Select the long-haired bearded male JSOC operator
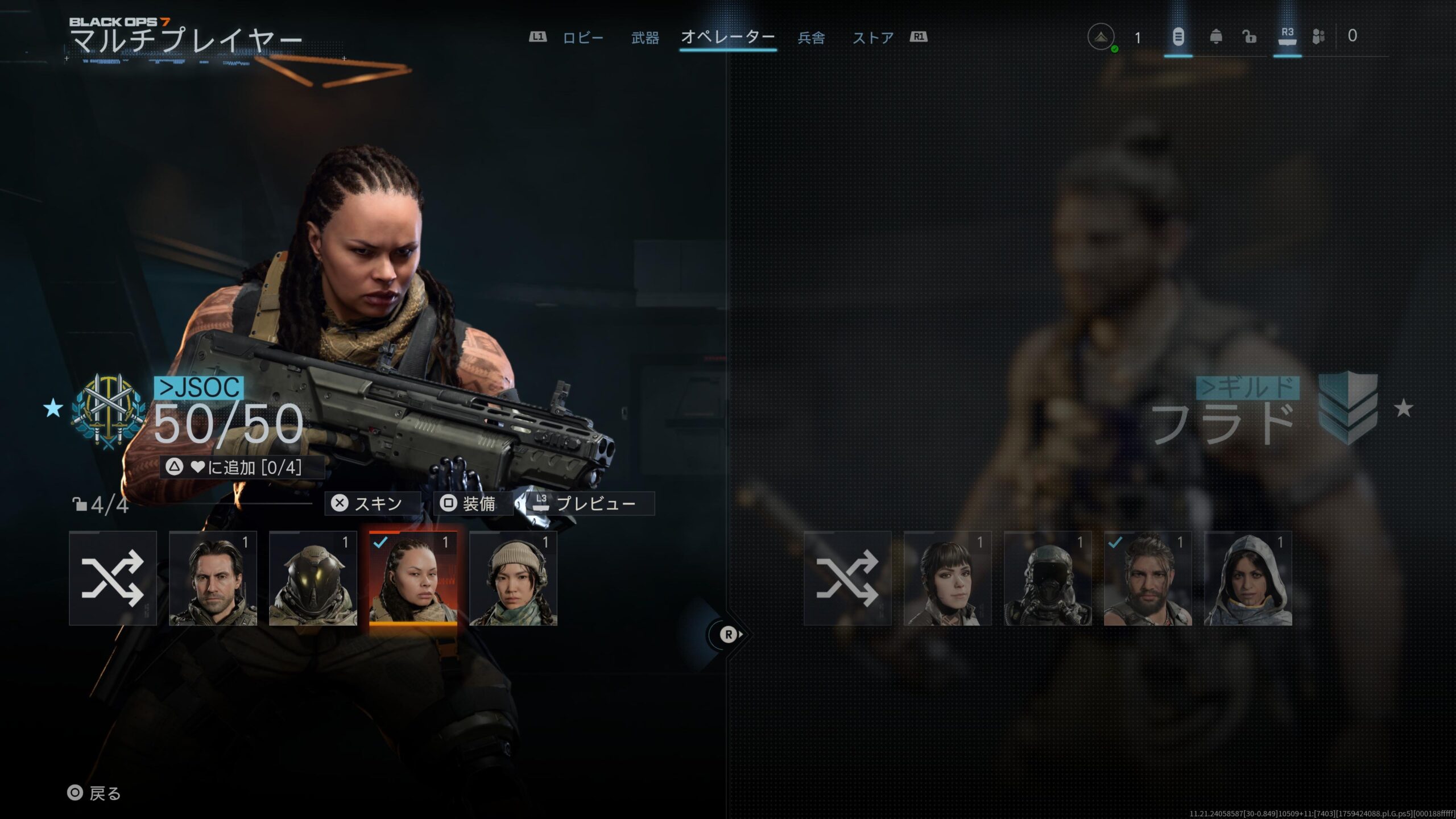The width and height of the screenshot is (1456, 819). [x=213, y=578]
